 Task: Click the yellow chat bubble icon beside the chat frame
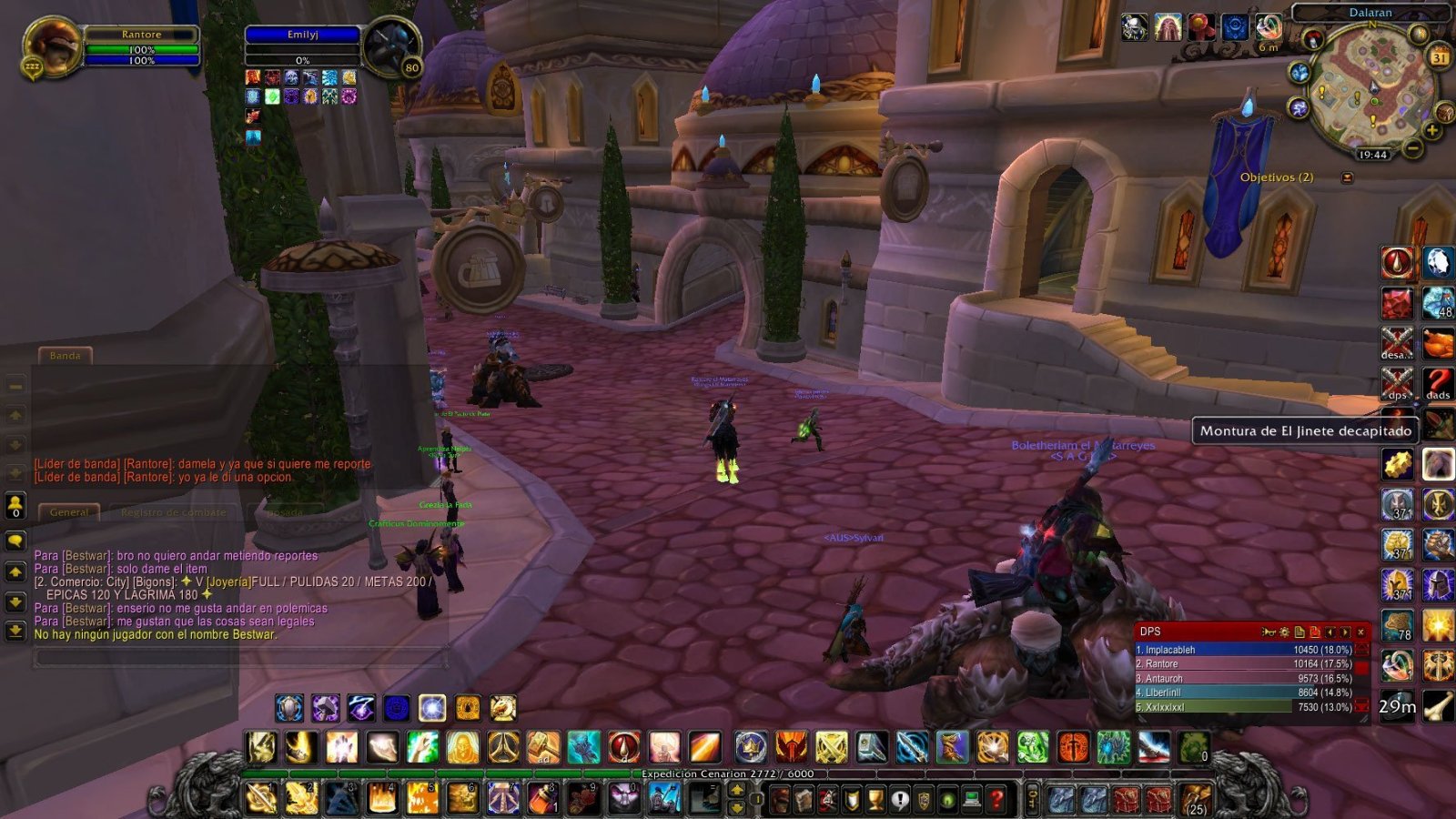pyautogui.click(x=14, y=538)
